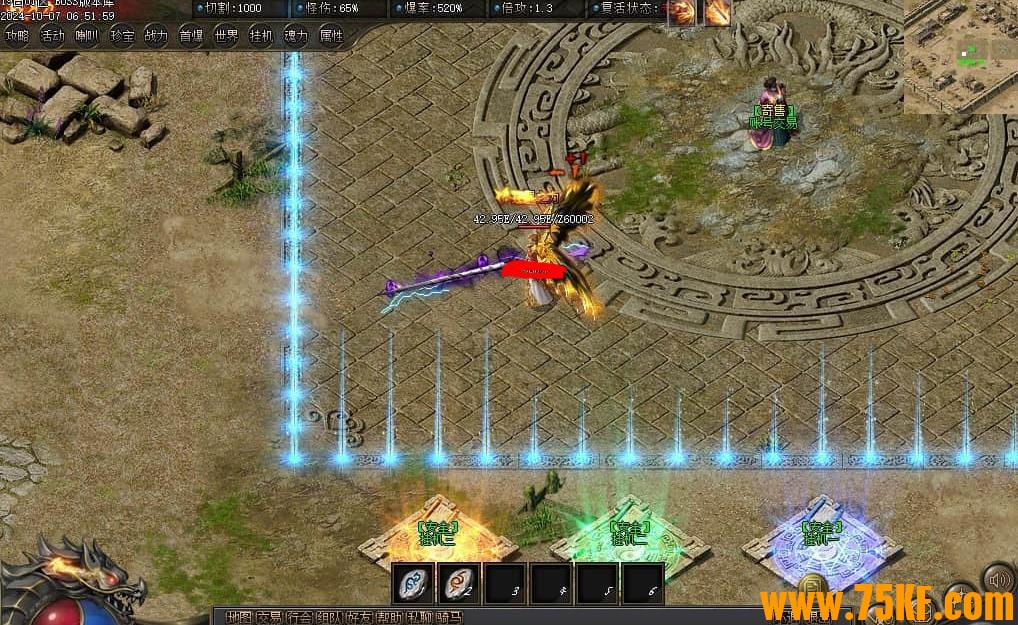1018x625 pixels.
Task: Toggle sound with the speaker button
Action: [997, 579]
